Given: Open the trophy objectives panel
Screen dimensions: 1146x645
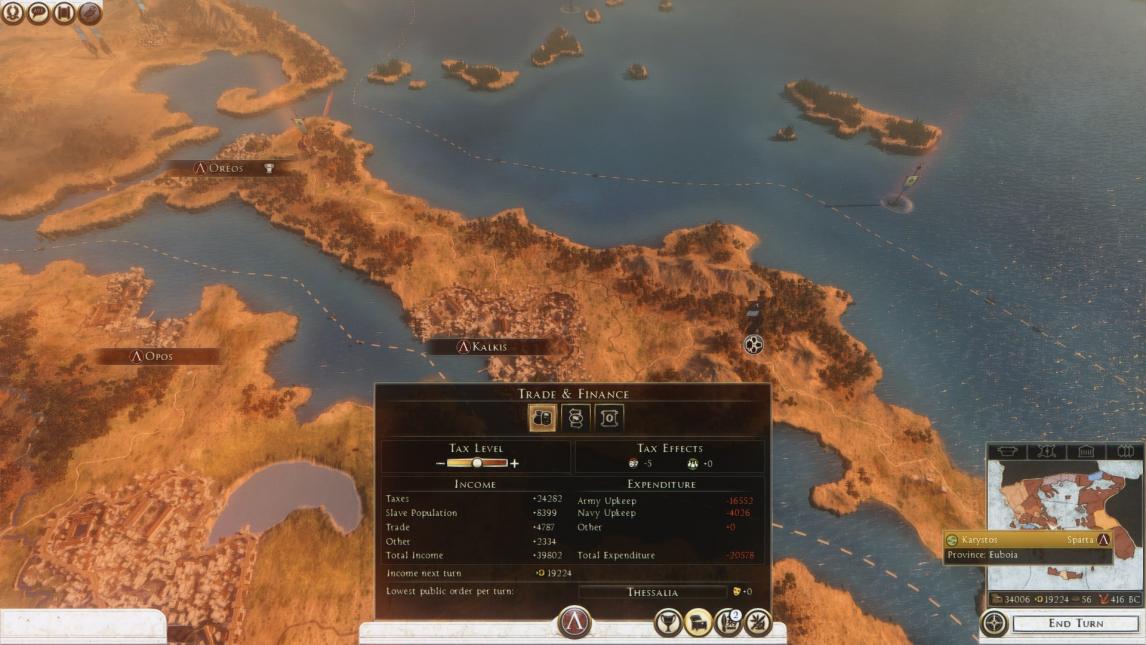Looking at the screenshot, I should pyautogui.click(x=667, y=622).
